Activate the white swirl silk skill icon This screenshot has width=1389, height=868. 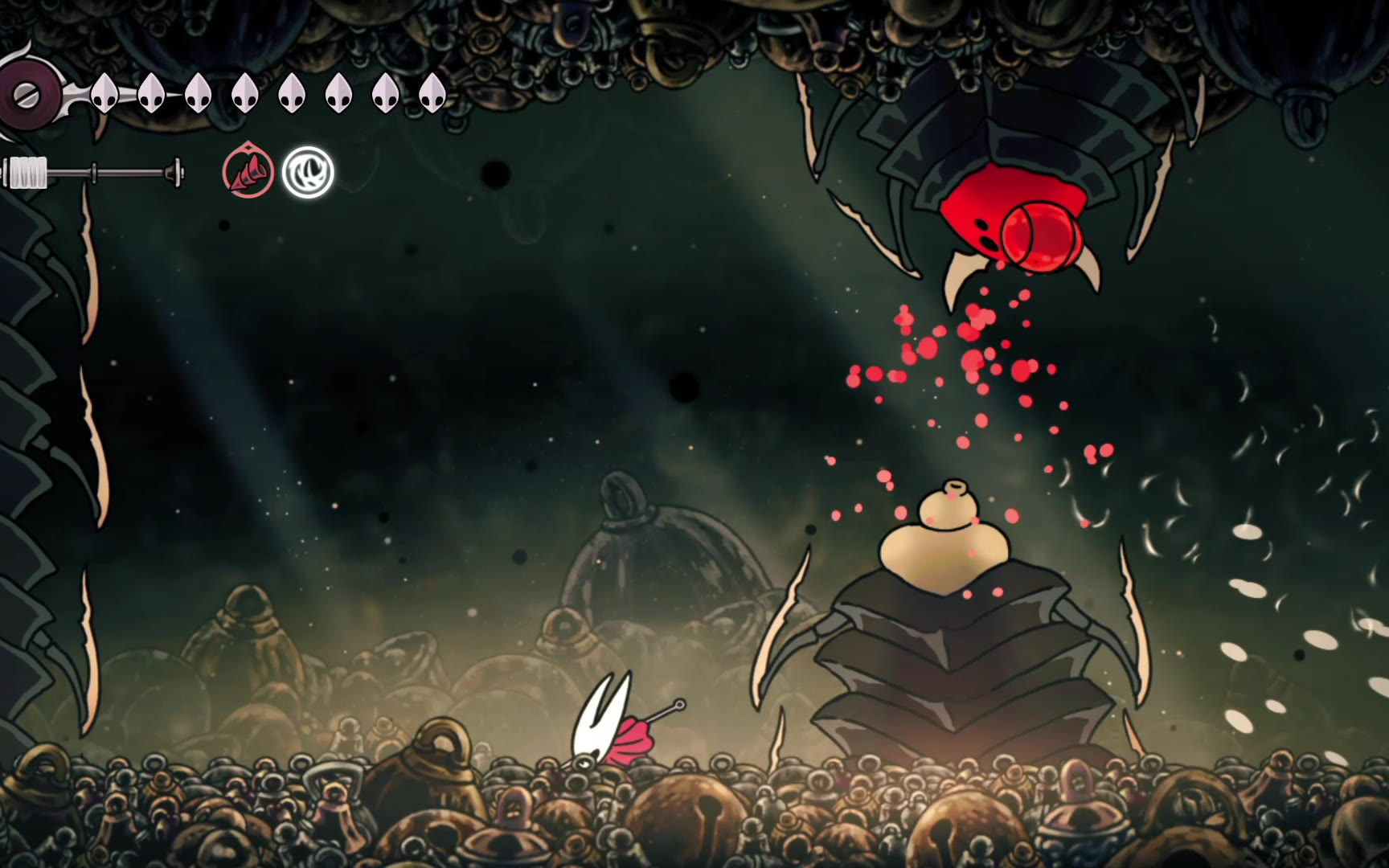308,172
